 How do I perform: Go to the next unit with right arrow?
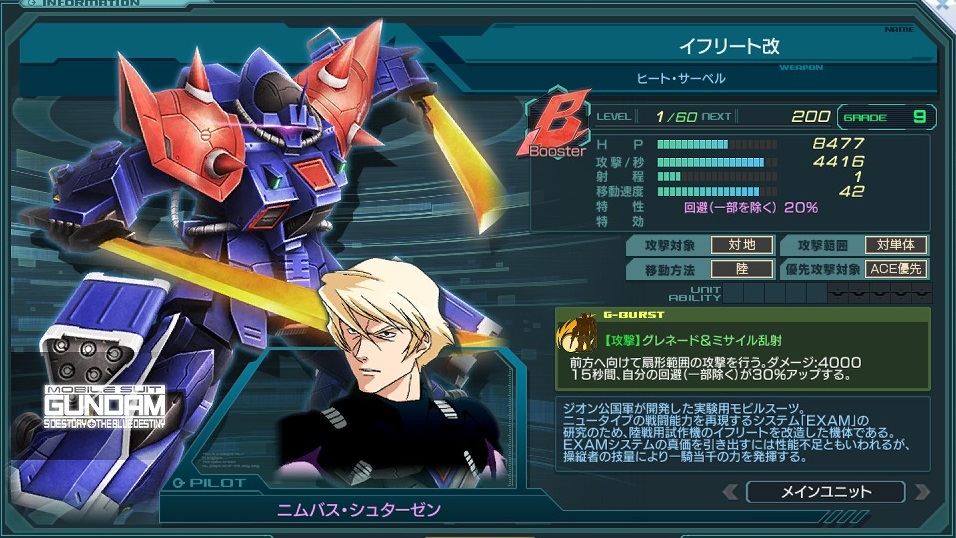(920, 492)
